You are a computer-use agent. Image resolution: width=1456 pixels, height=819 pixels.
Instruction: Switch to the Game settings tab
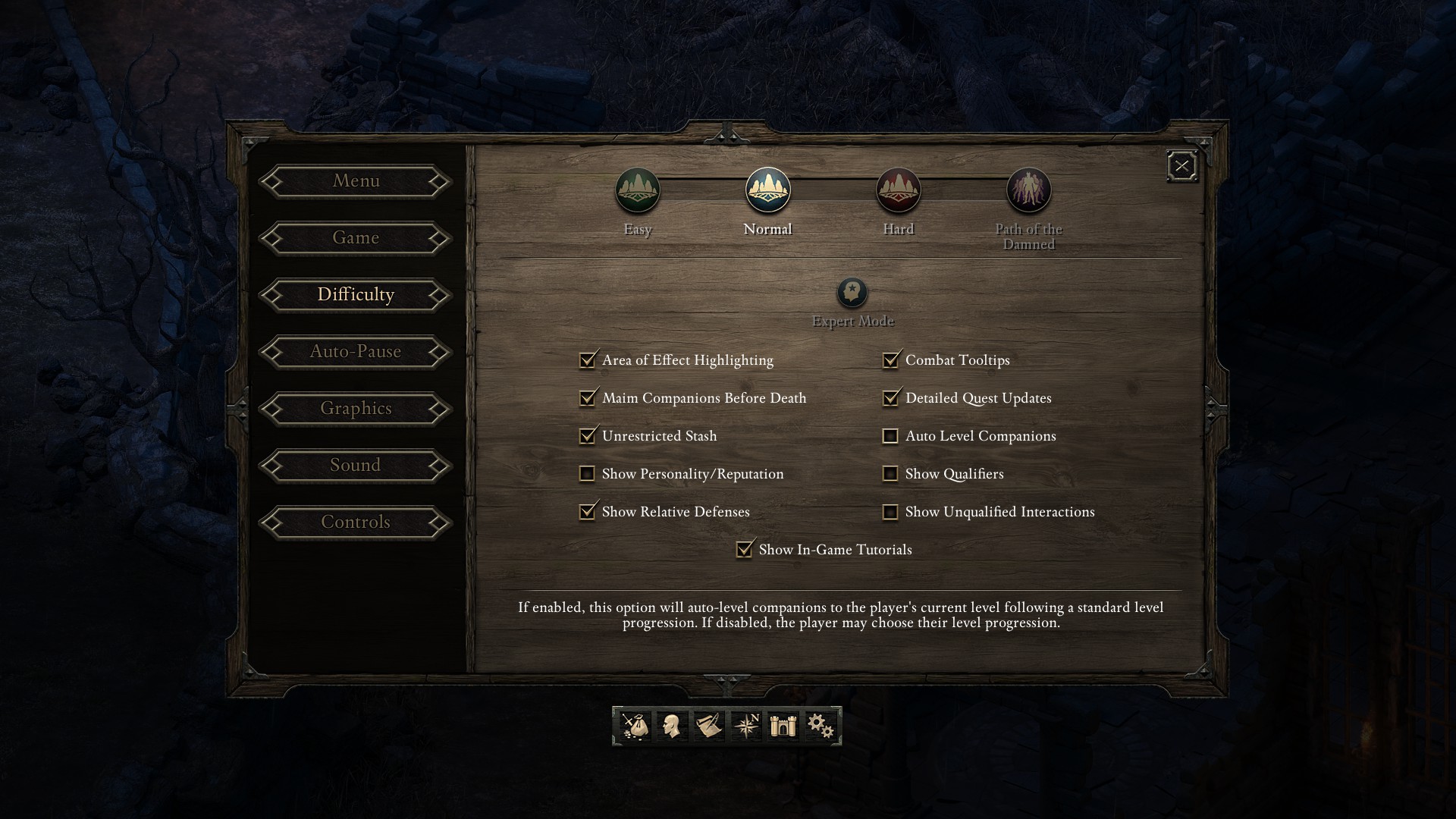pos(356,238)
